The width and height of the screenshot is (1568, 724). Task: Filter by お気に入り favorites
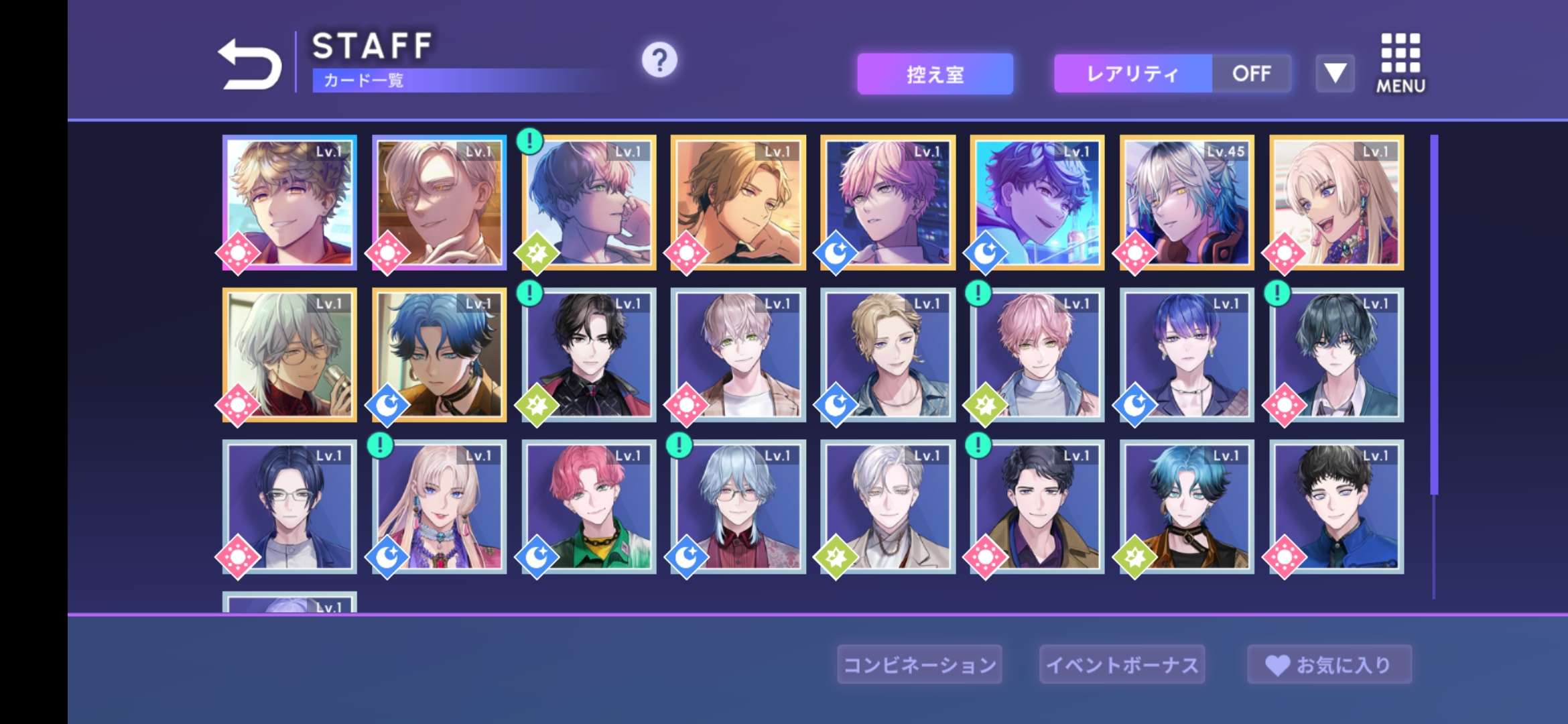1329,664
